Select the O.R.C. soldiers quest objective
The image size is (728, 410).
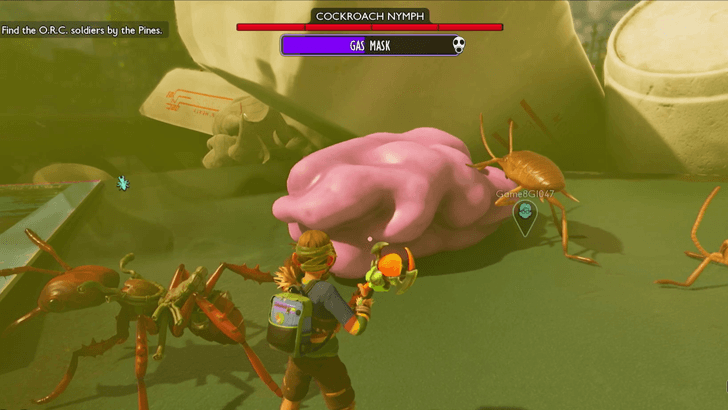click(x=83, y=30)
